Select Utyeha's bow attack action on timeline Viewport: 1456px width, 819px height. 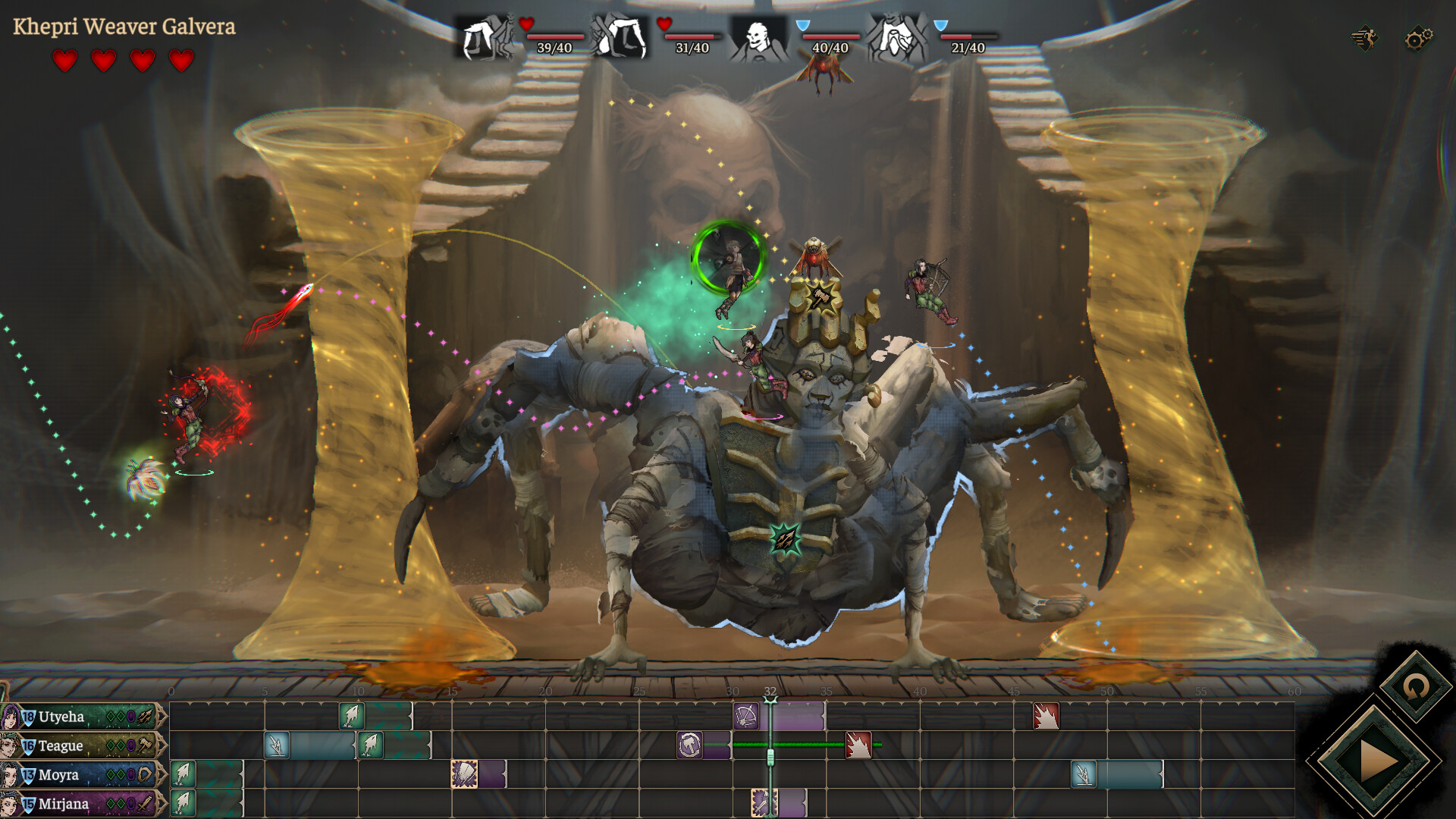746,716
